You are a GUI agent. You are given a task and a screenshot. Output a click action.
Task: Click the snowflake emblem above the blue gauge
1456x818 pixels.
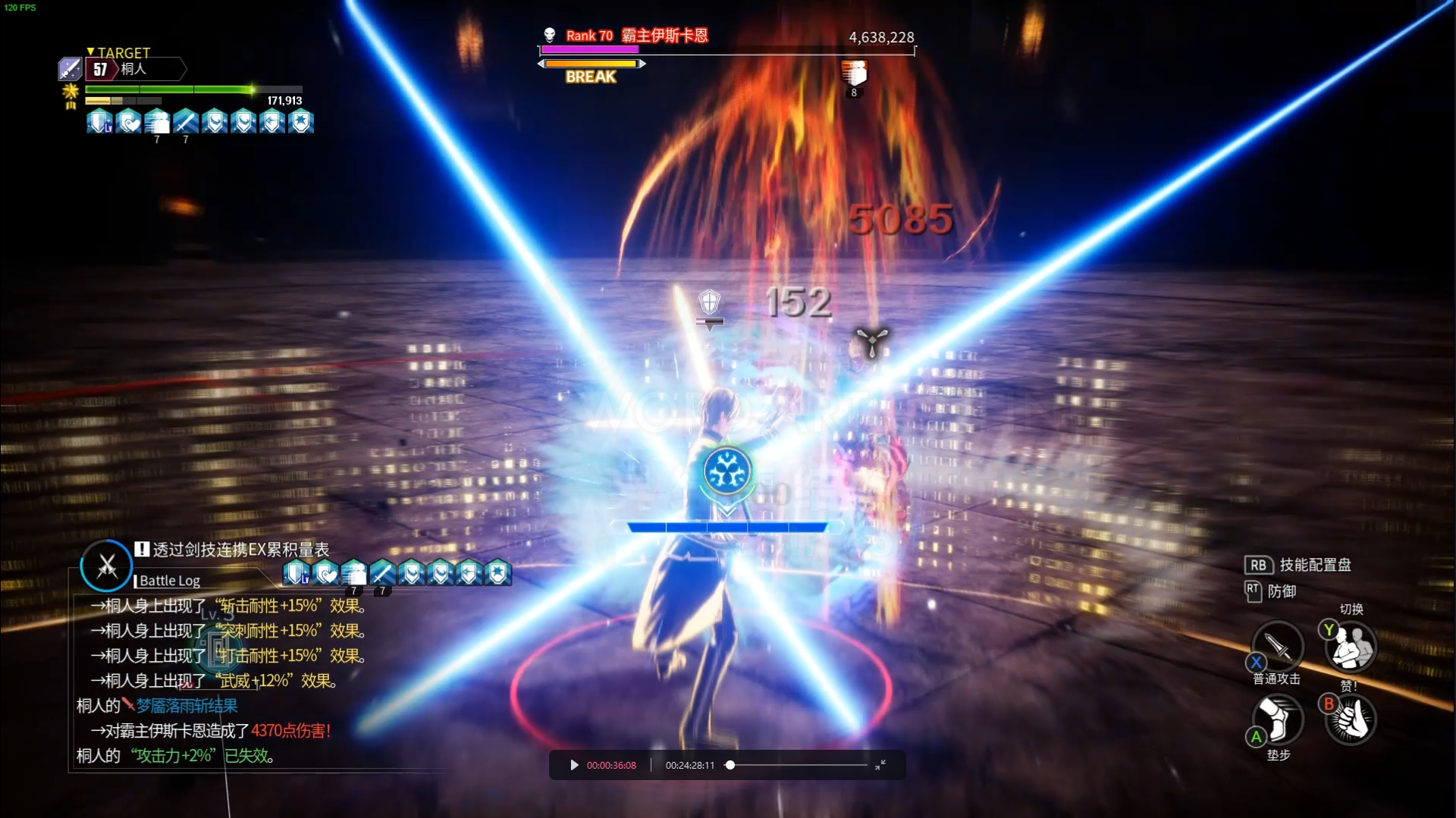727,471
